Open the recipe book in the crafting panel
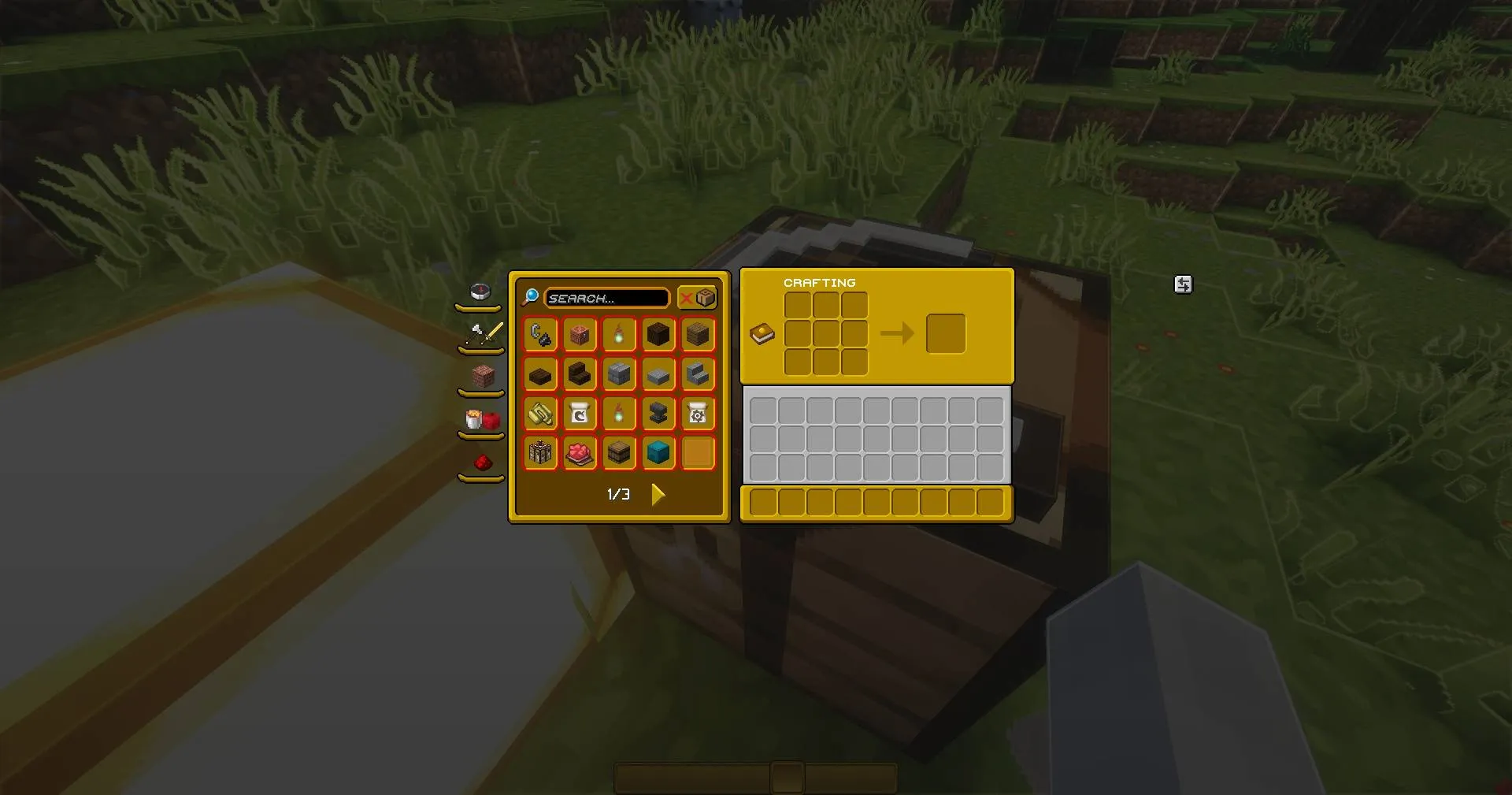Screen dimensions: 1512x795 (762, 334)
